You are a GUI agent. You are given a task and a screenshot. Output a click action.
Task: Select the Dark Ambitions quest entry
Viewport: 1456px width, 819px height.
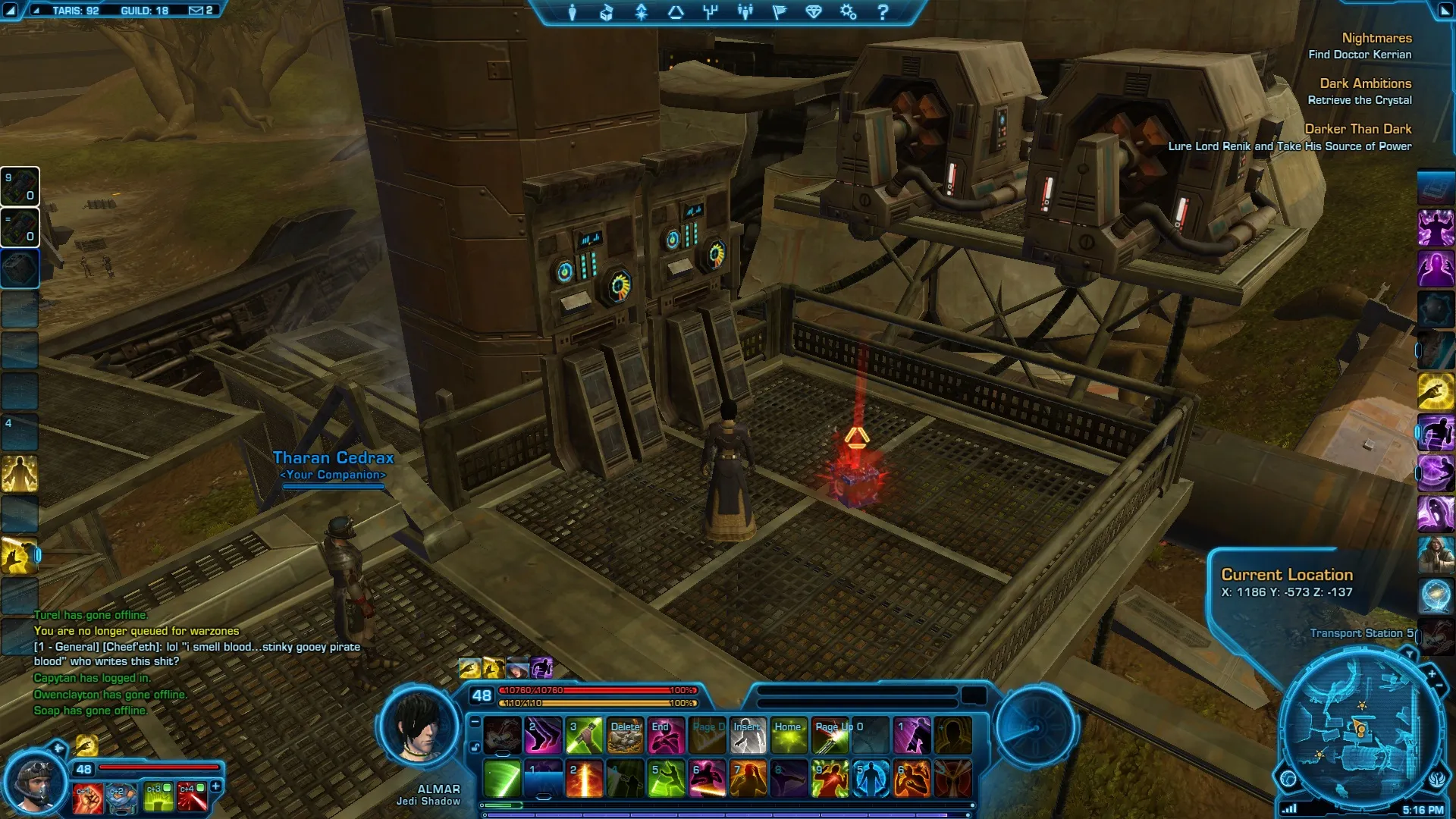pyautogui.click(x=1365, y=83)
